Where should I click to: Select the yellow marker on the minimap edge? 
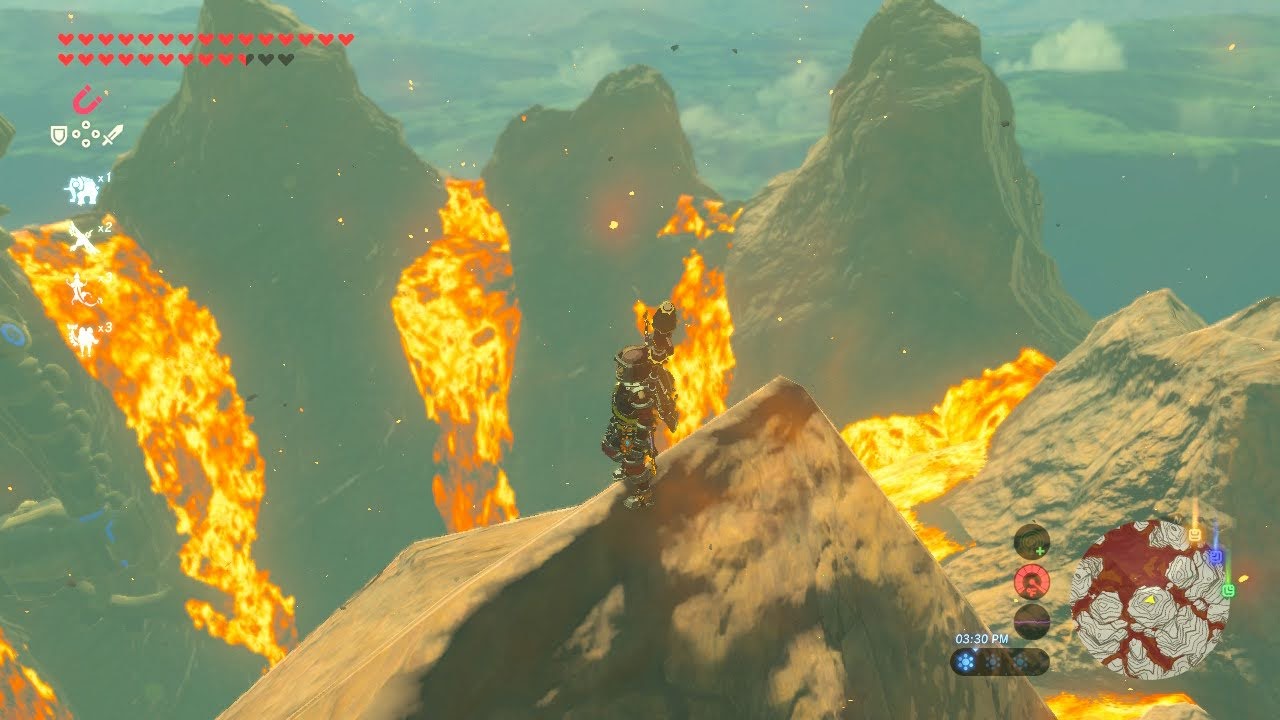pyautogui.click(x=1194, y=536)
